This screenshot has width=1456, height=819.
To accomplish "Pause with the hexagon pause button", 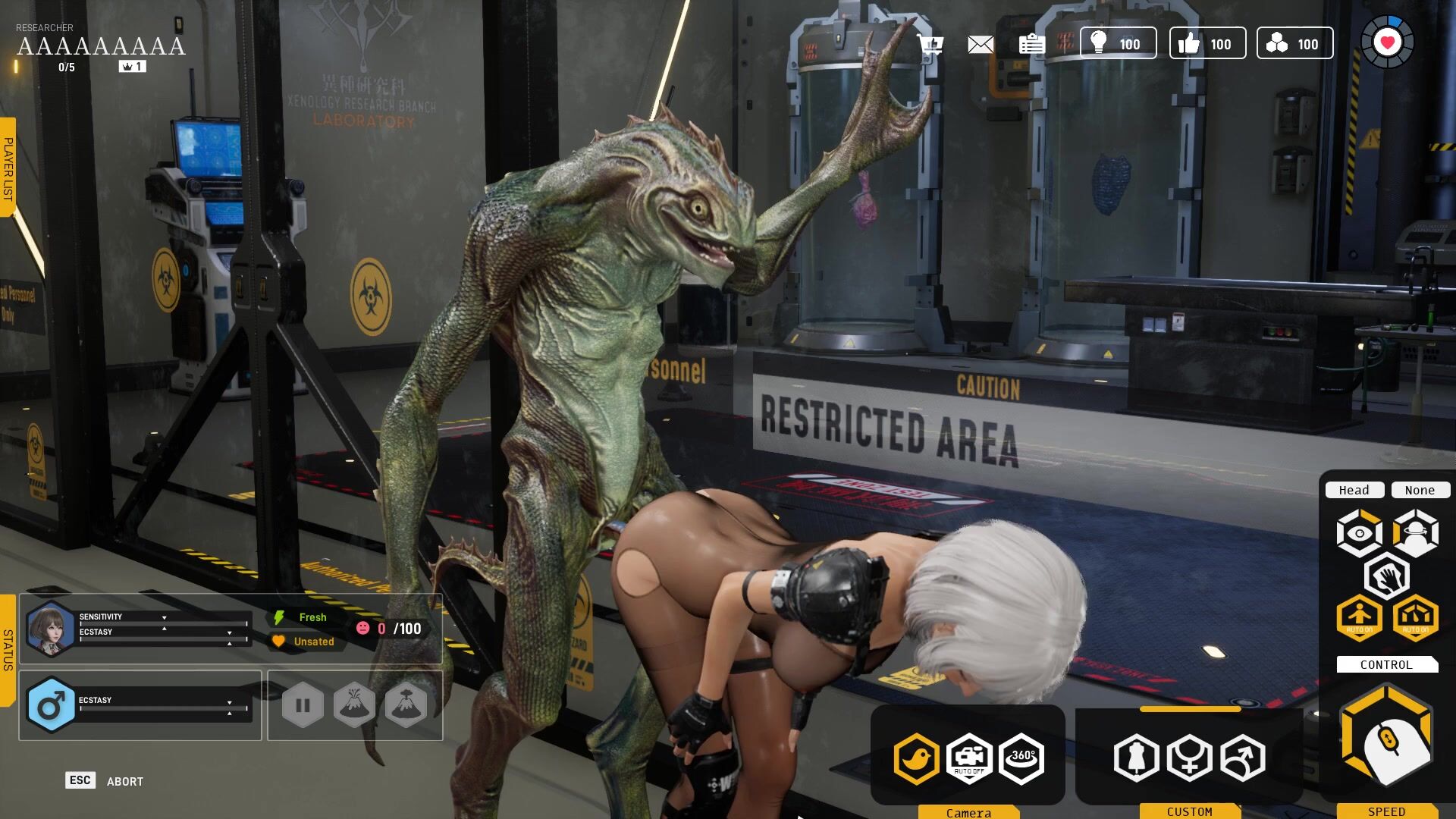I will pos(303,705).
